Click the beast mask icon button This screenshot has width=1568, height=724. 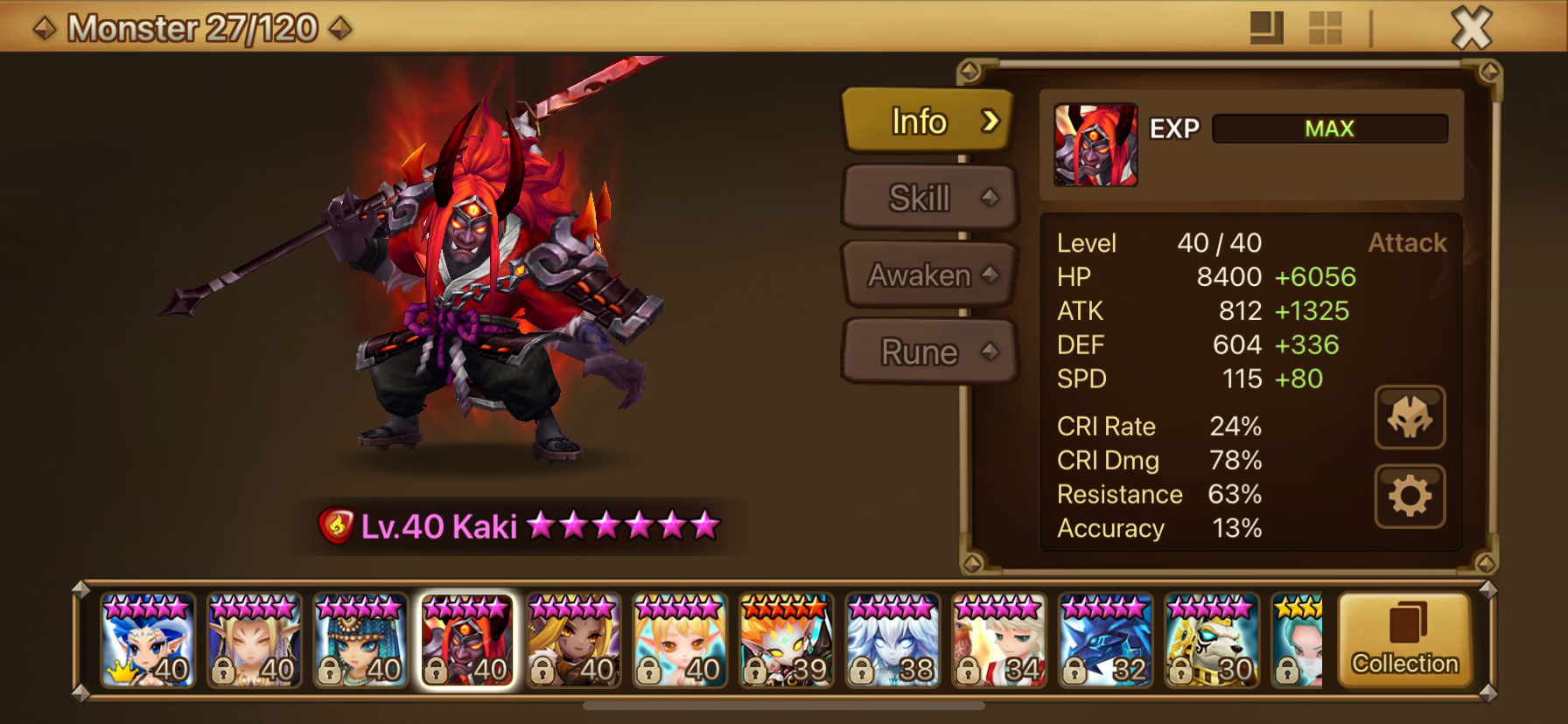tap(1410, 418)
